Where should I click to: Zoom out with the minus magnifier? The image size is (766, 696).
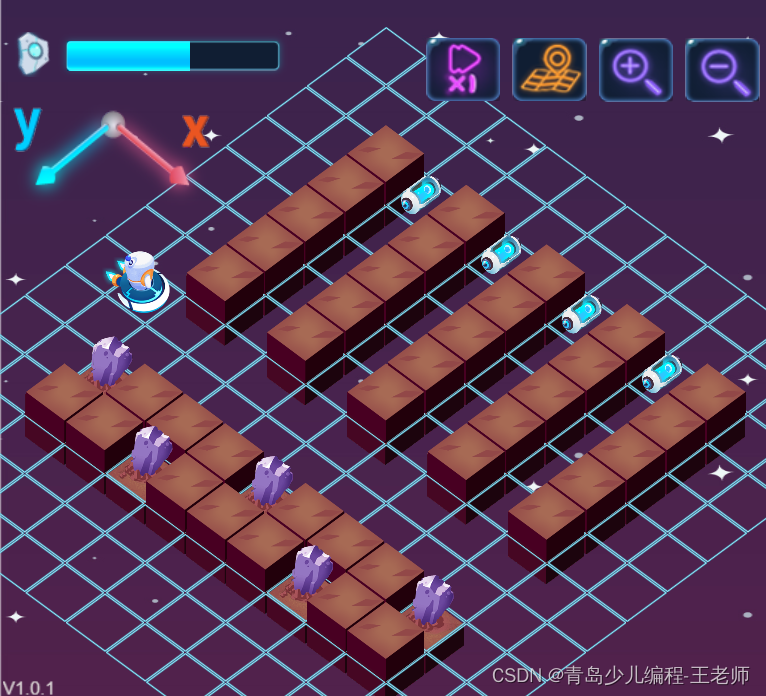click(721, 69)
